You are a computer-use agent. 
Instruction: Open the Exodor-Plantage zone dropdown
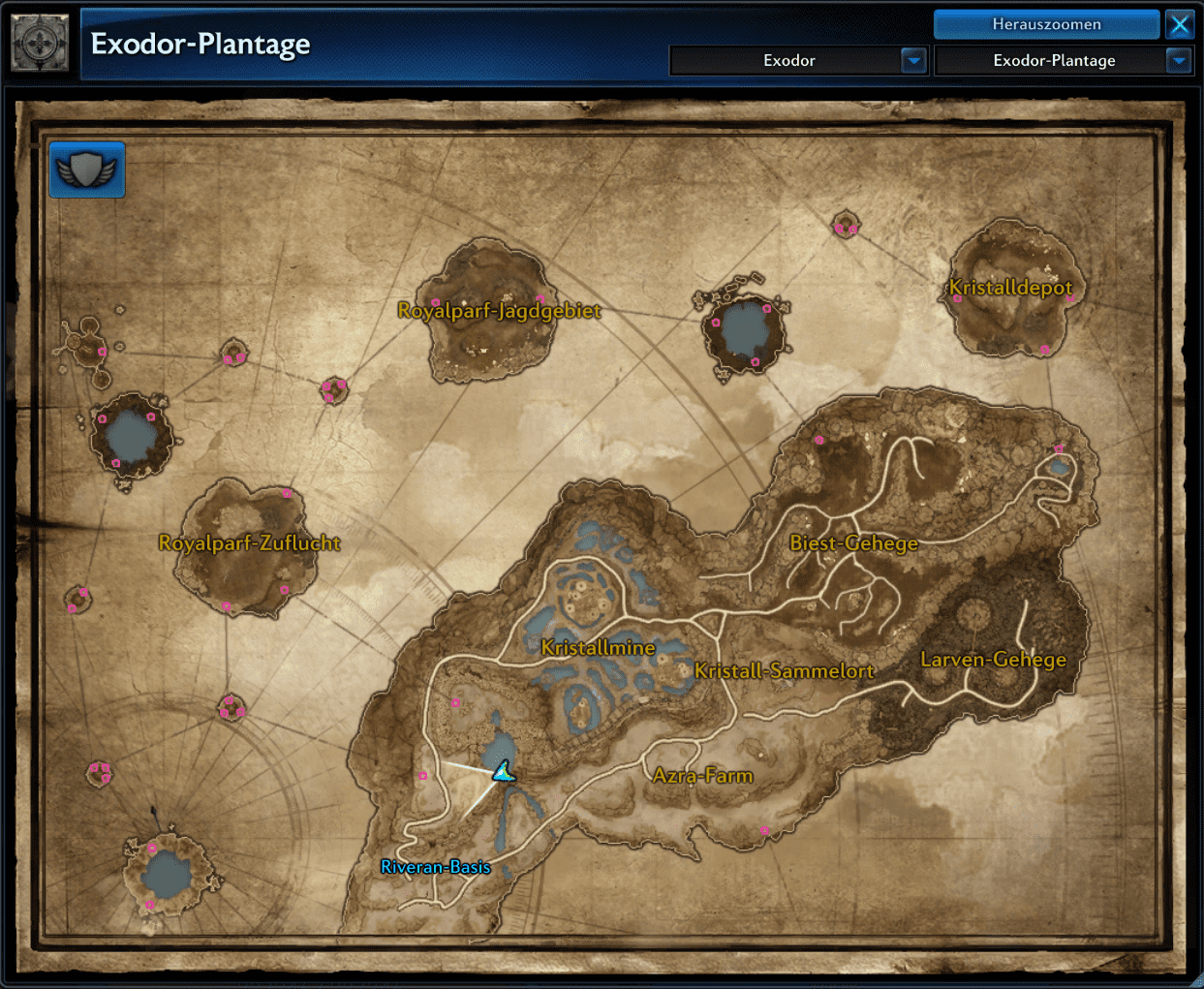(1178, 60)
